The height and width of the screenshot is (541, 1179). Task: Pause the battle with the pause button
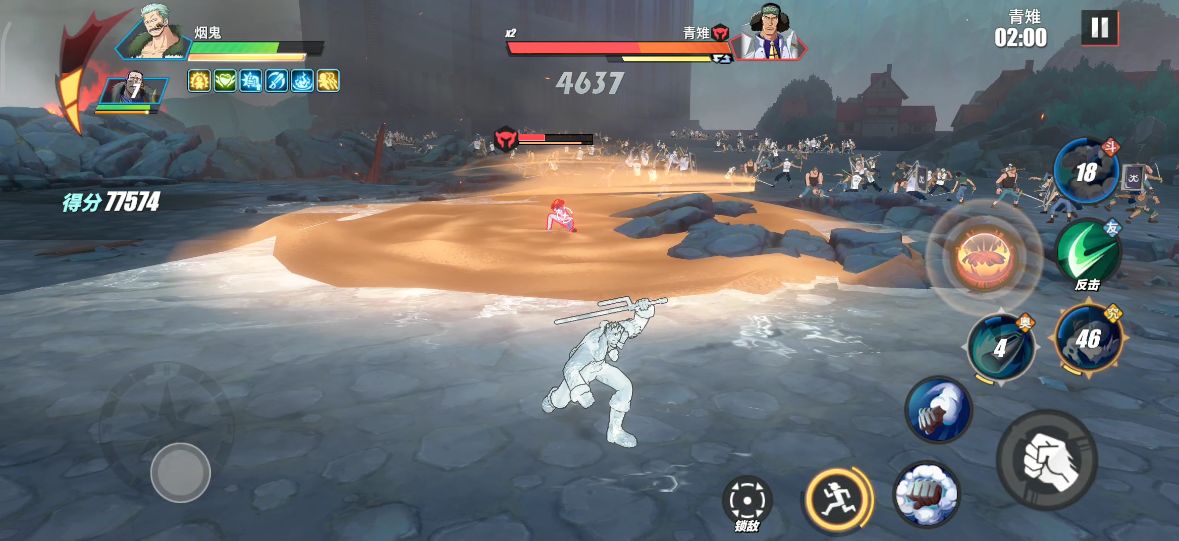point(1099,28)
